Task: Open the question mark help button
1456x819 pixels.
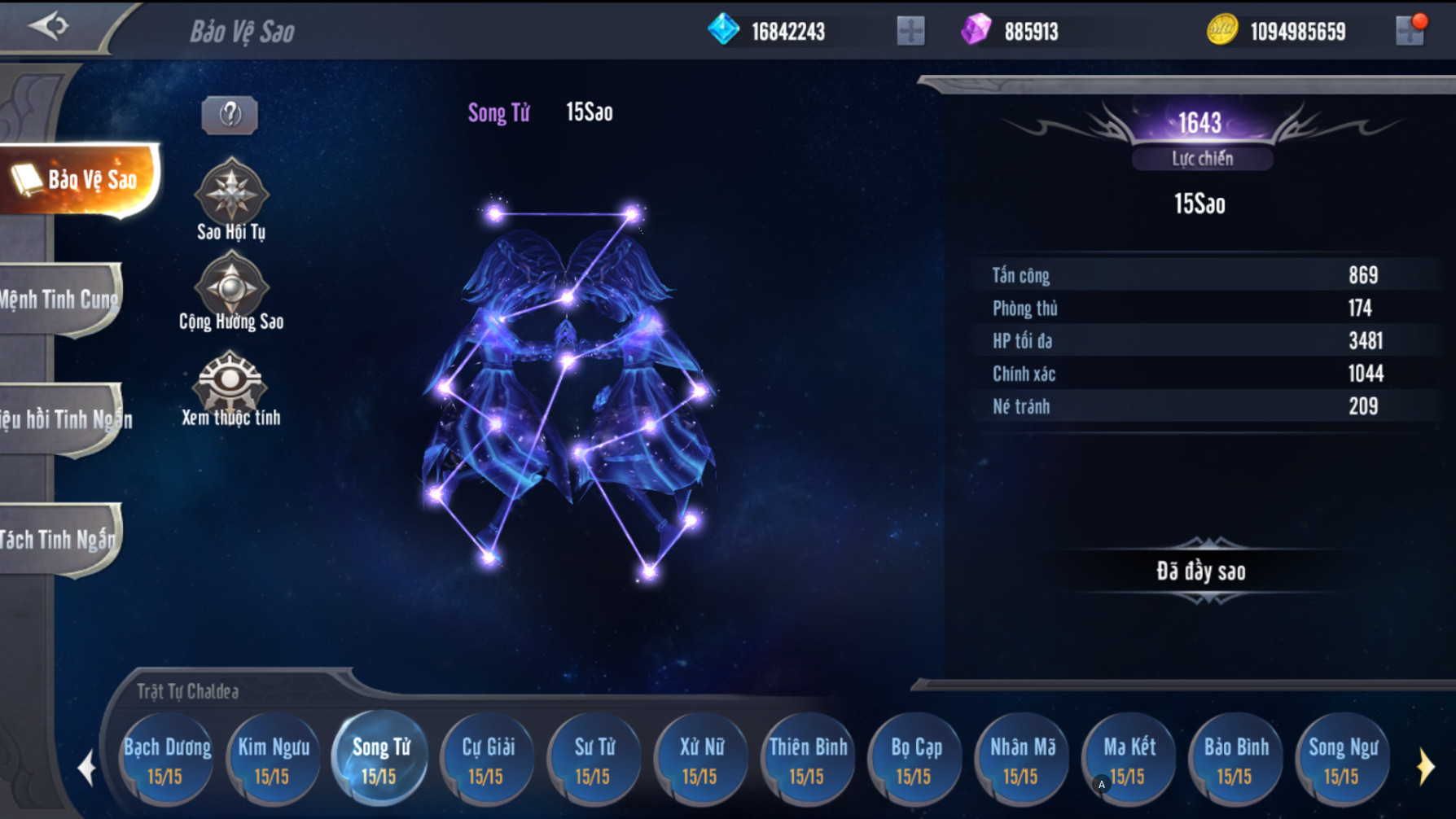Action: tap(230, 115)
